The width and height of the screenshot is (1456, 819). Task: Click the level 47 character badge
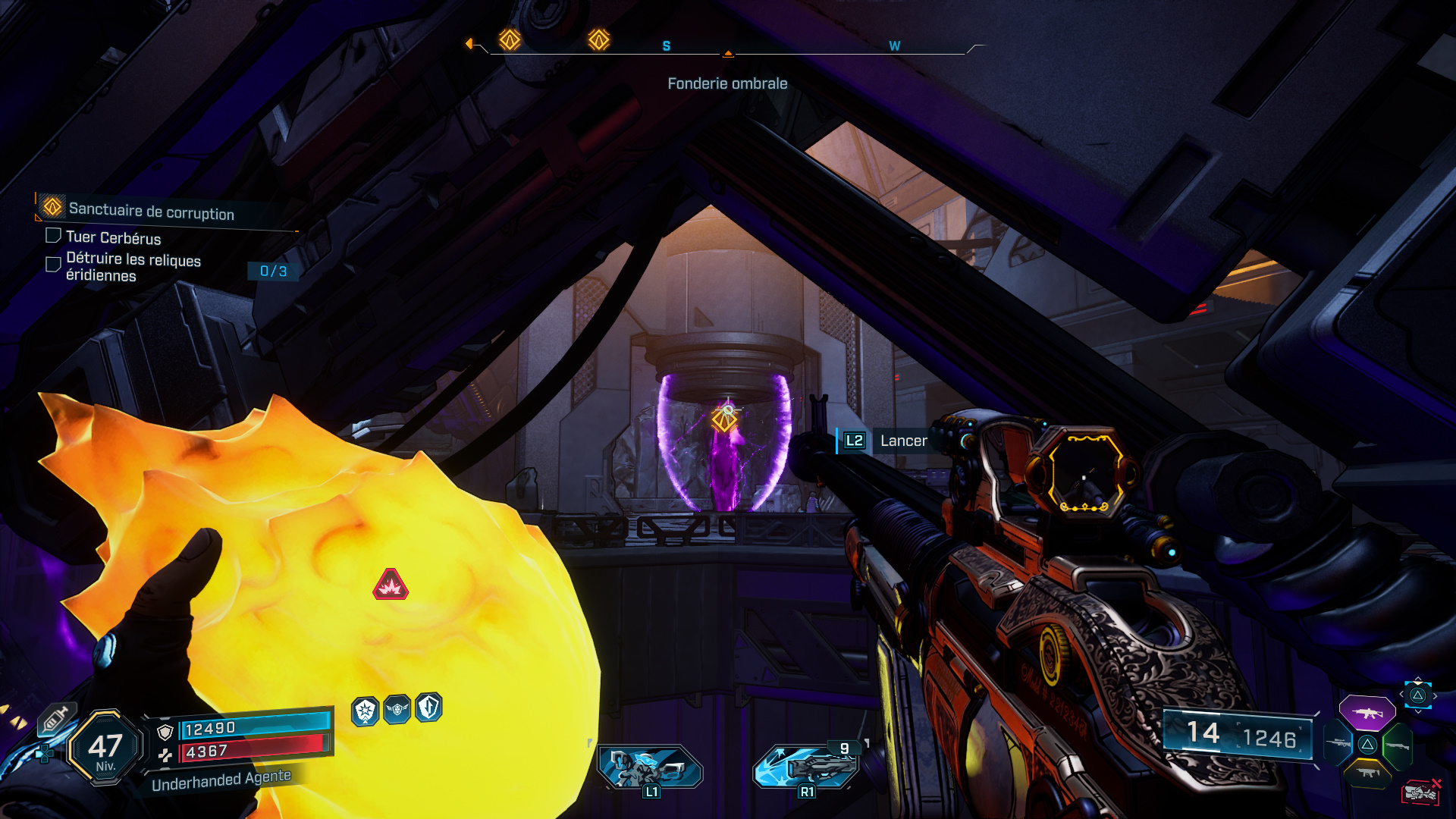[x=105, y=748]
